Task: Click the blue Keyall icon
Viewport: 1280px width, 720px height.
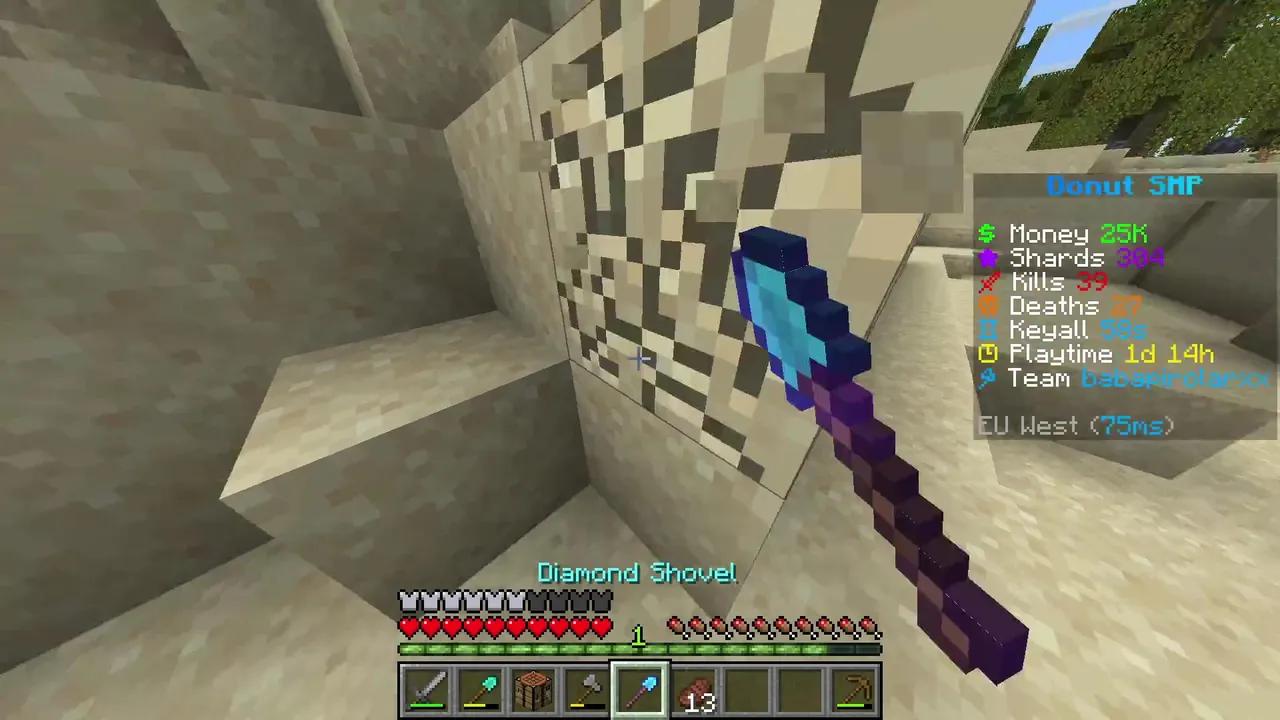Action: [x=986, y=330]
